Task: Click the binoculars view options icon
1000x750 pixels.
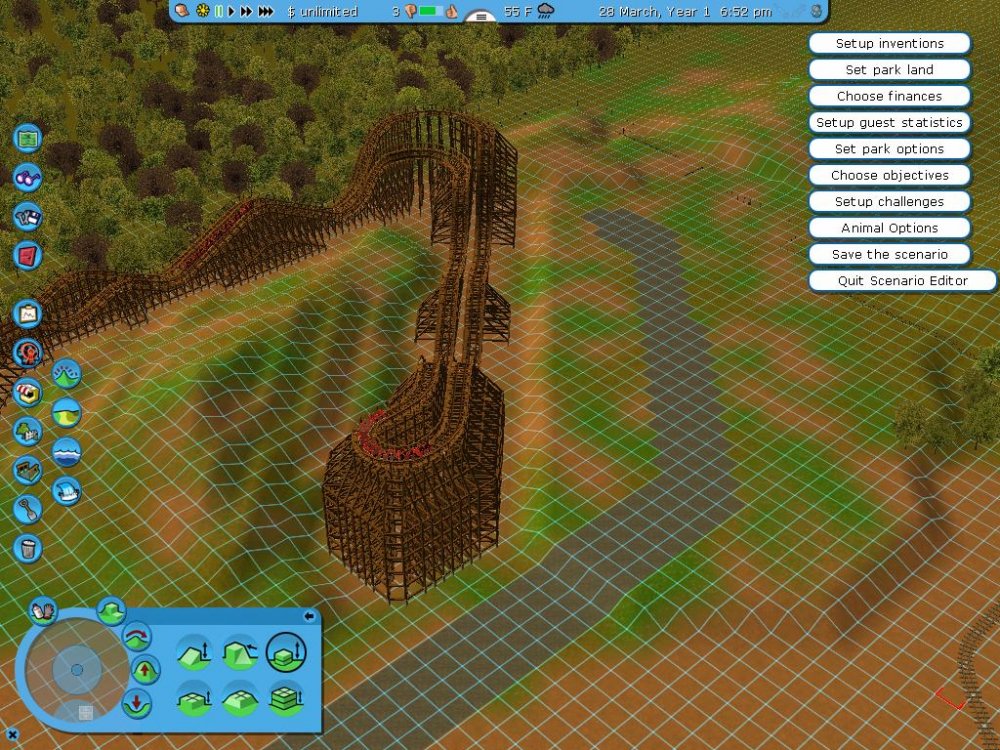Action: 28,178
